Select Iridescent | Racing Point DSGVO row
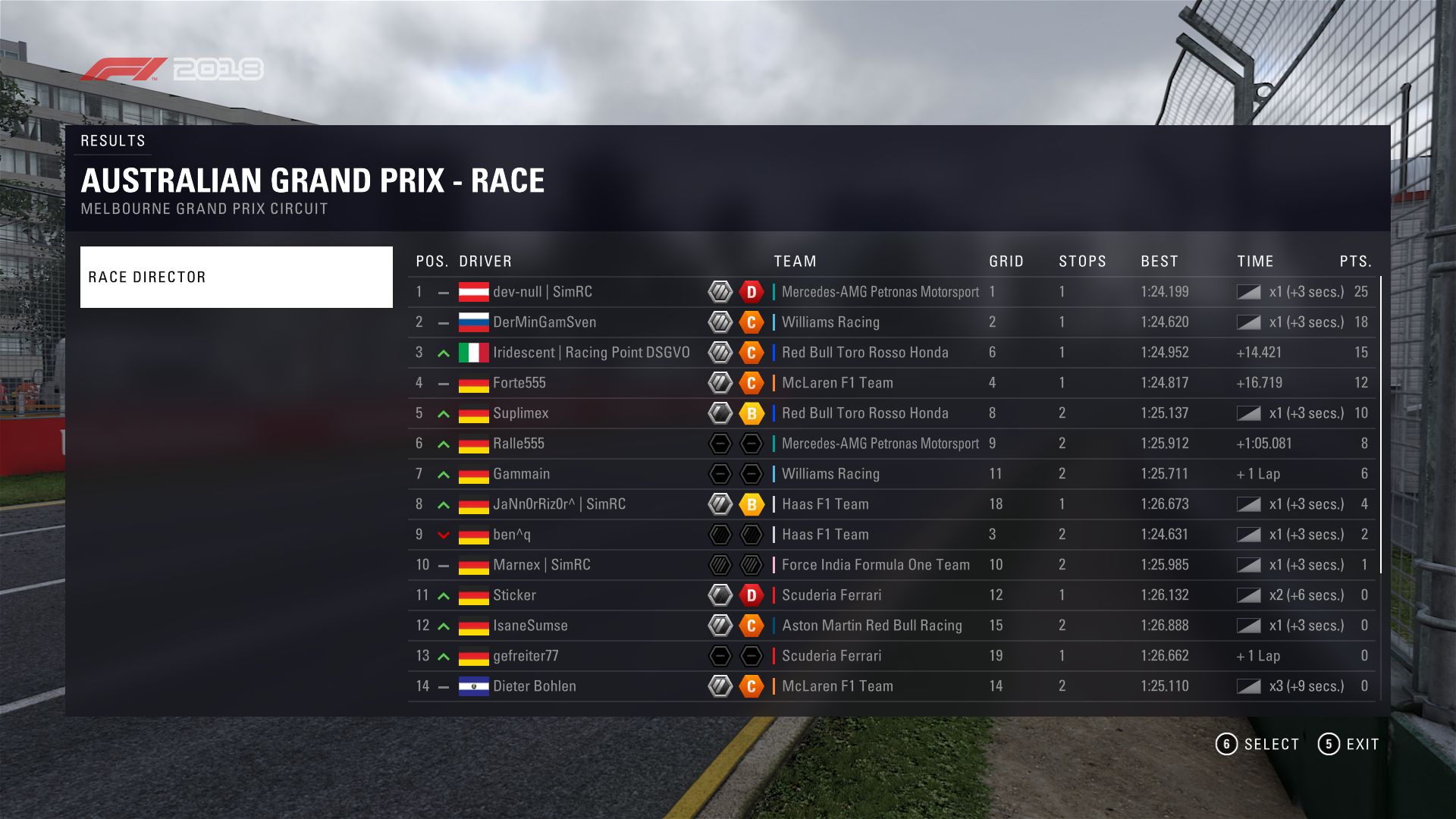The height and width of the screenshot is (819, 1456). click(x=591, y=353)
